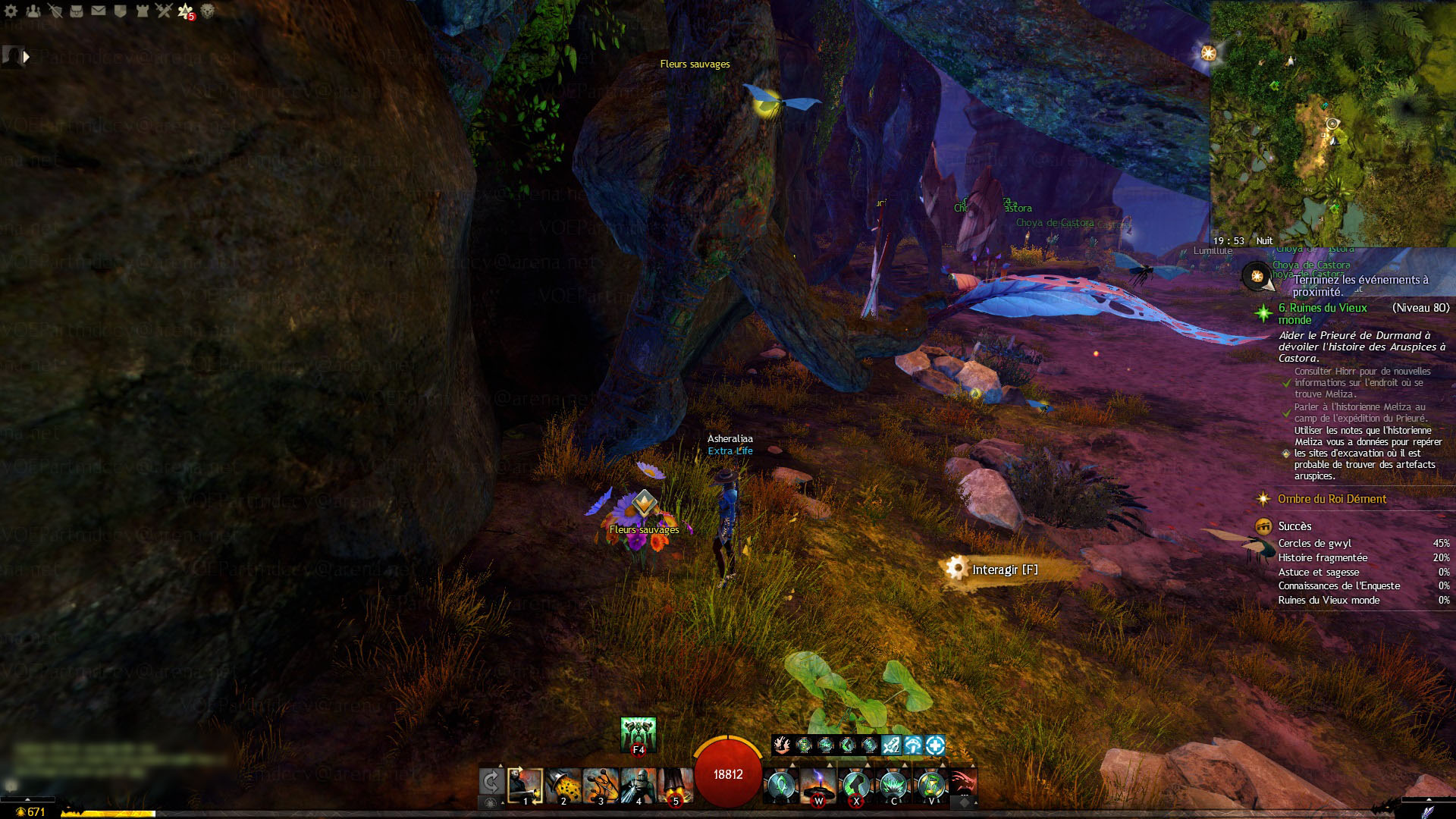Screen dimensions: 1456x819
Task: Click the minimap
Action: click(1332, 123)
